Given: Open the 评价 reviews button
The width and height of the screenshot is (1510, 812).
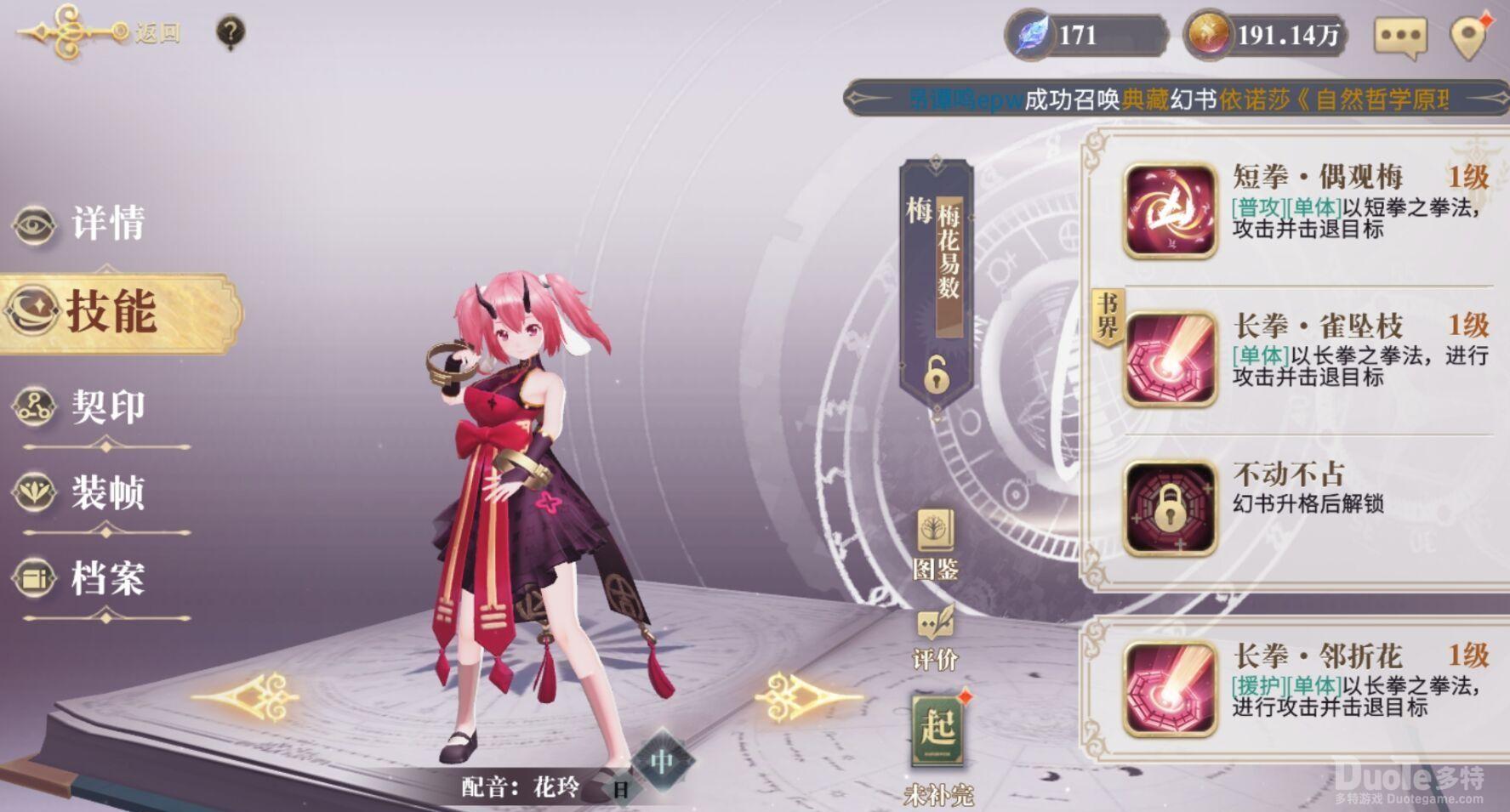Looking at the screenshot, I should pos(935,638).
